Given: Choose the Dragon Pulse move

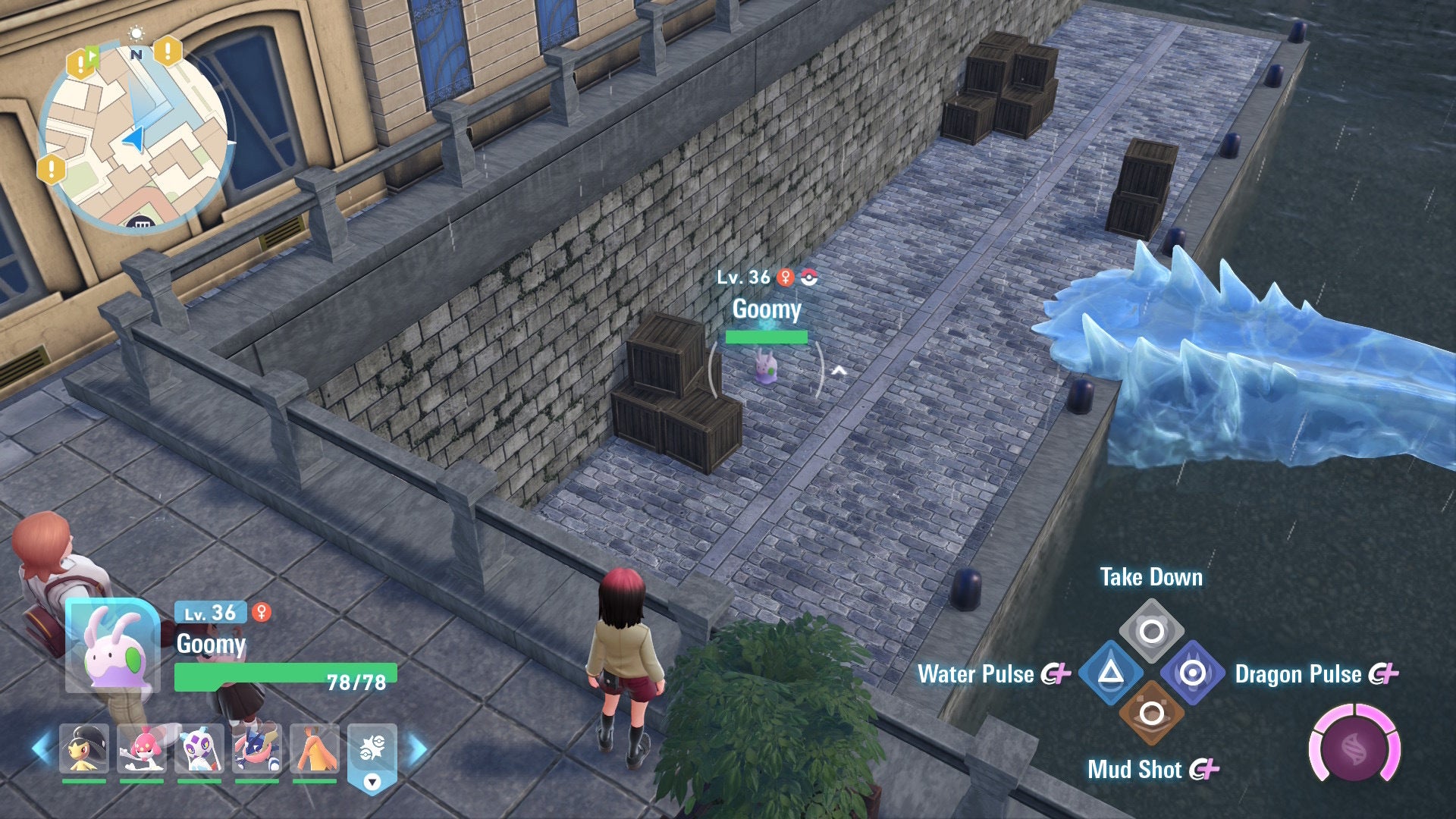Looking at the screenshot, I should 1192,673.
